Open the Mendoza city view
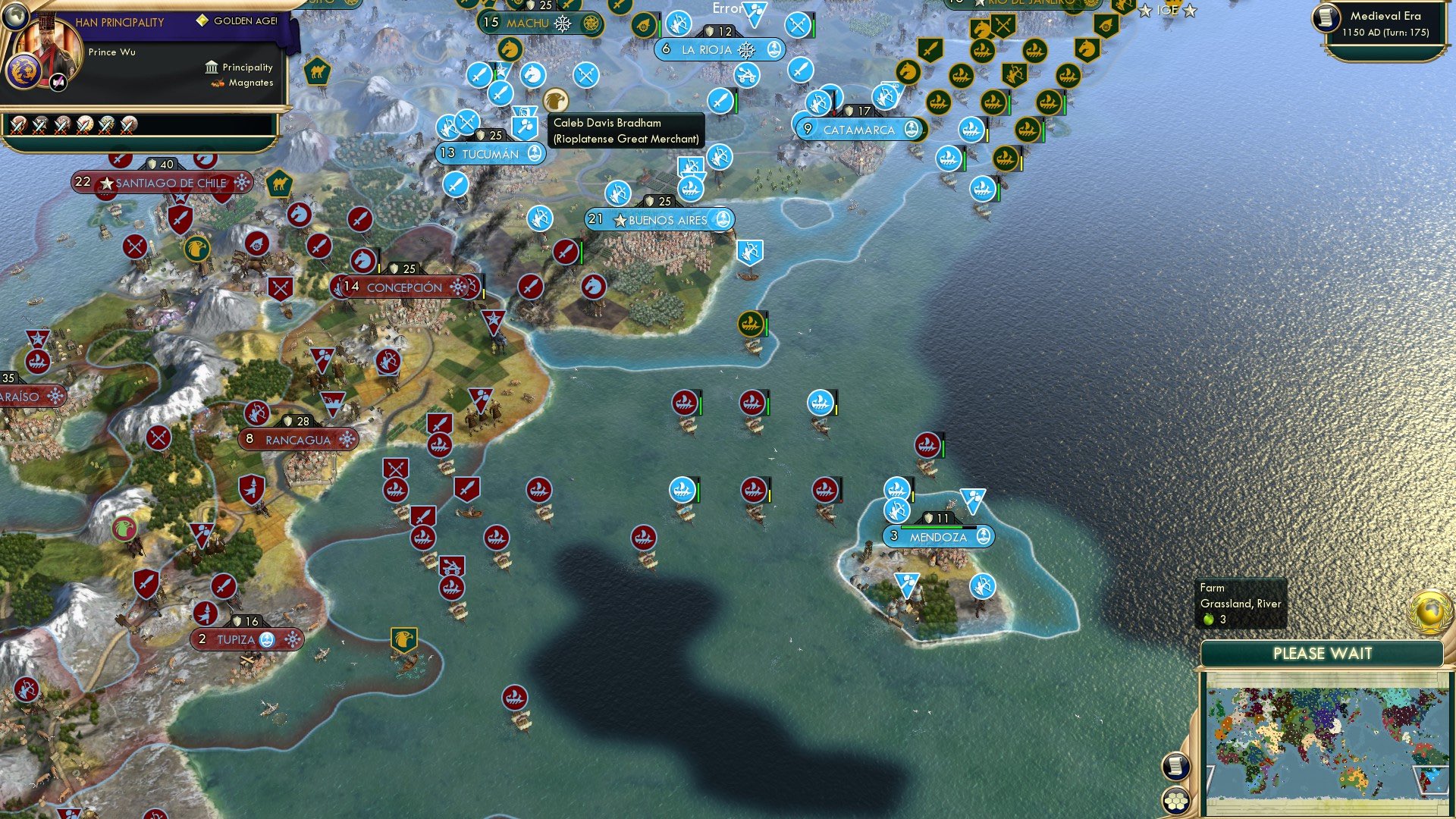Screen dimensions: 1456x819 click(938, 536)
